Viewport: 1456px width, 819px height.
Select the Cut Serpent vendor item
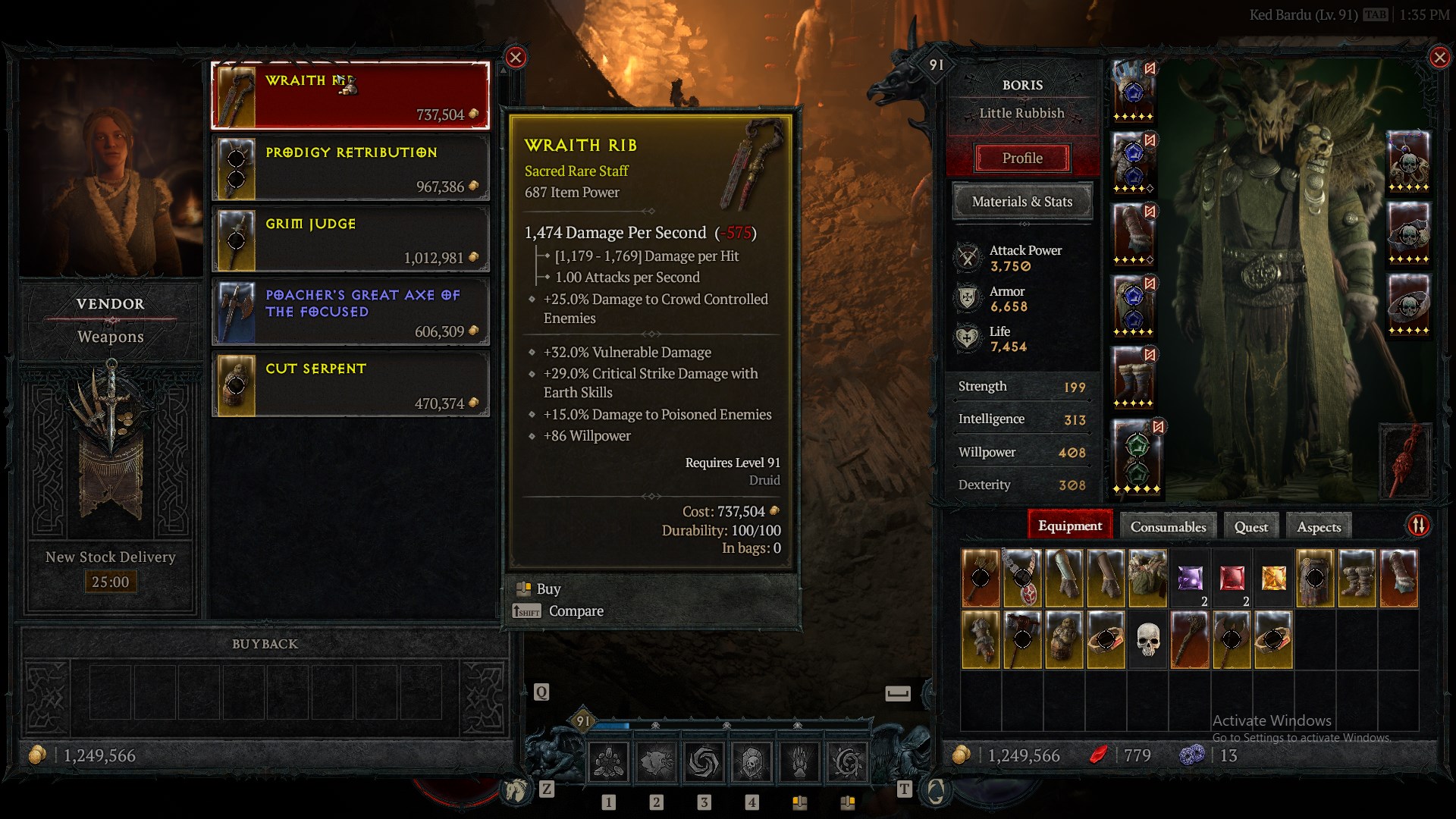tap(350, 384)
